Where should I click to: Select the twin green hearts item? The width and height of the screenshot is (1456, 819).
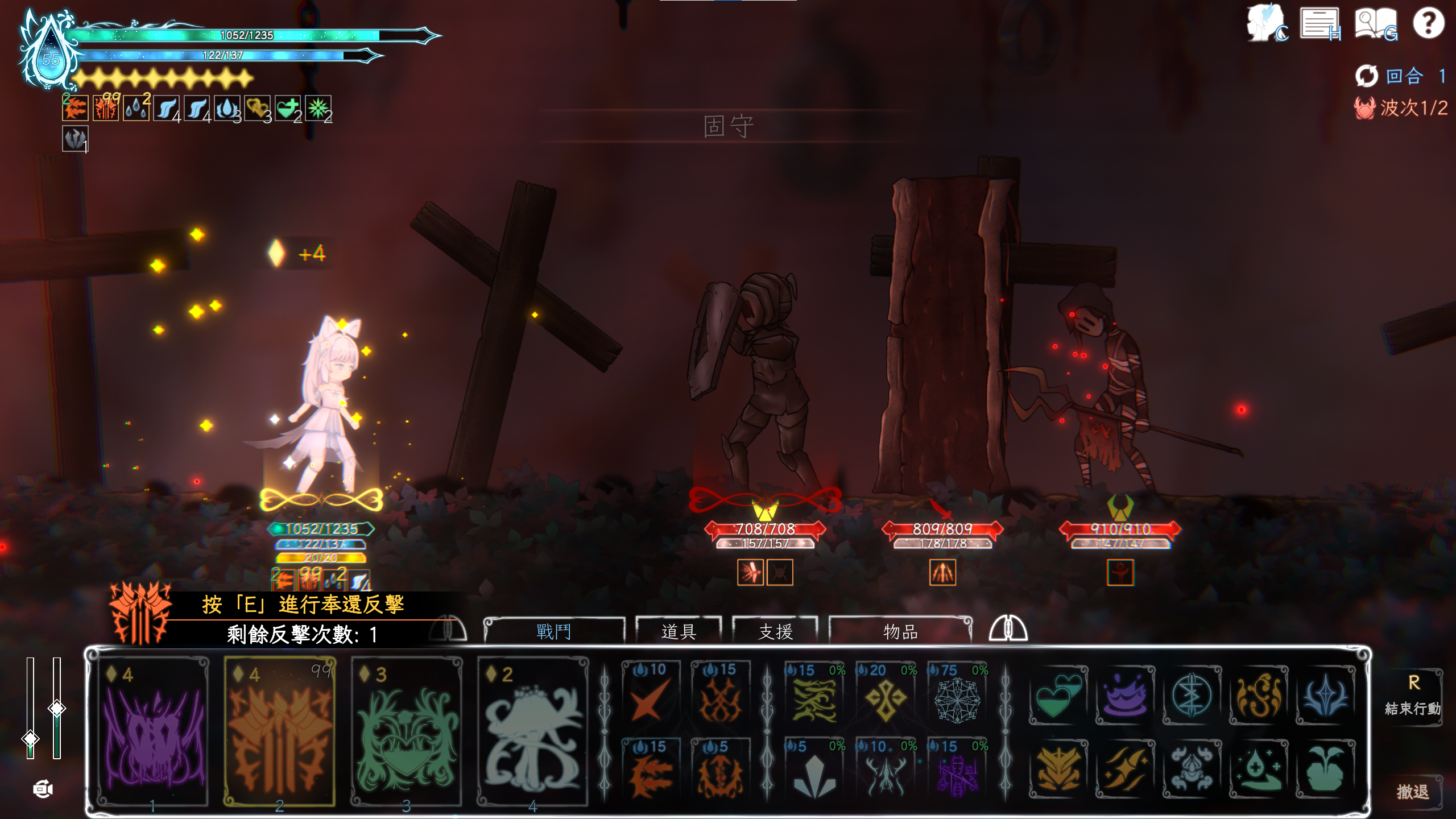pyautogui.click(x=1058, y=696)
